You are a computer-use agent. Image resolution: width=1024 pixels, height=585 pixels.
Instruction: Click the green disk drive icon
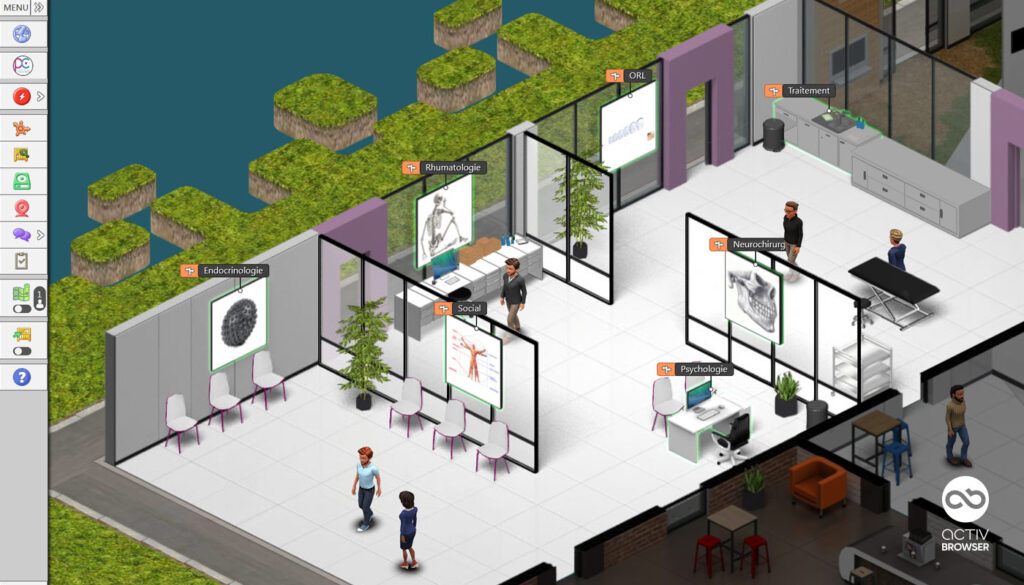(22, 181)
